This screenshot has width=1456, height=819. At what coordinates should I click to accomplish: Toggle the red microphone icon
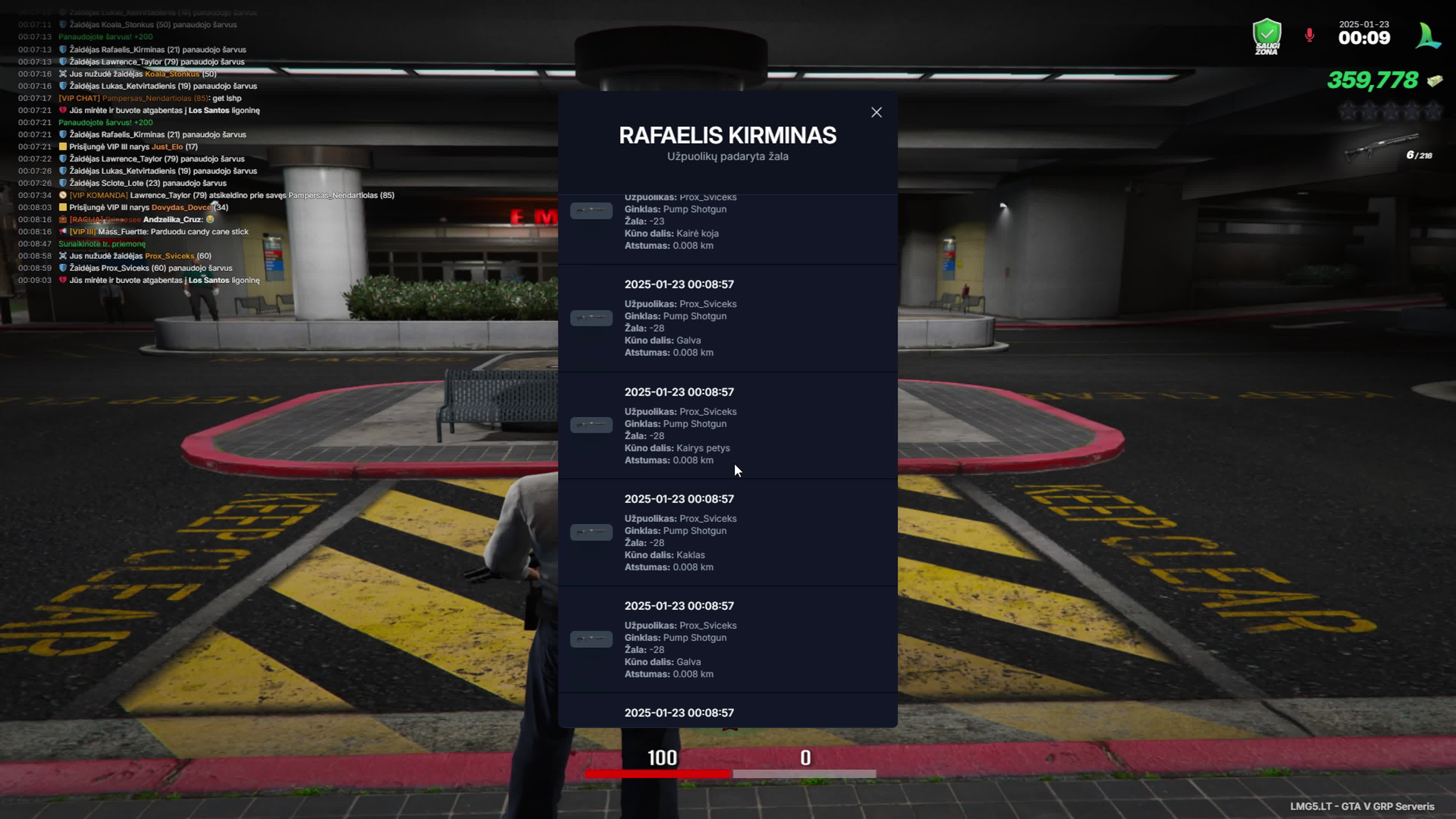pyautogui.click(x=1309, y=36)
